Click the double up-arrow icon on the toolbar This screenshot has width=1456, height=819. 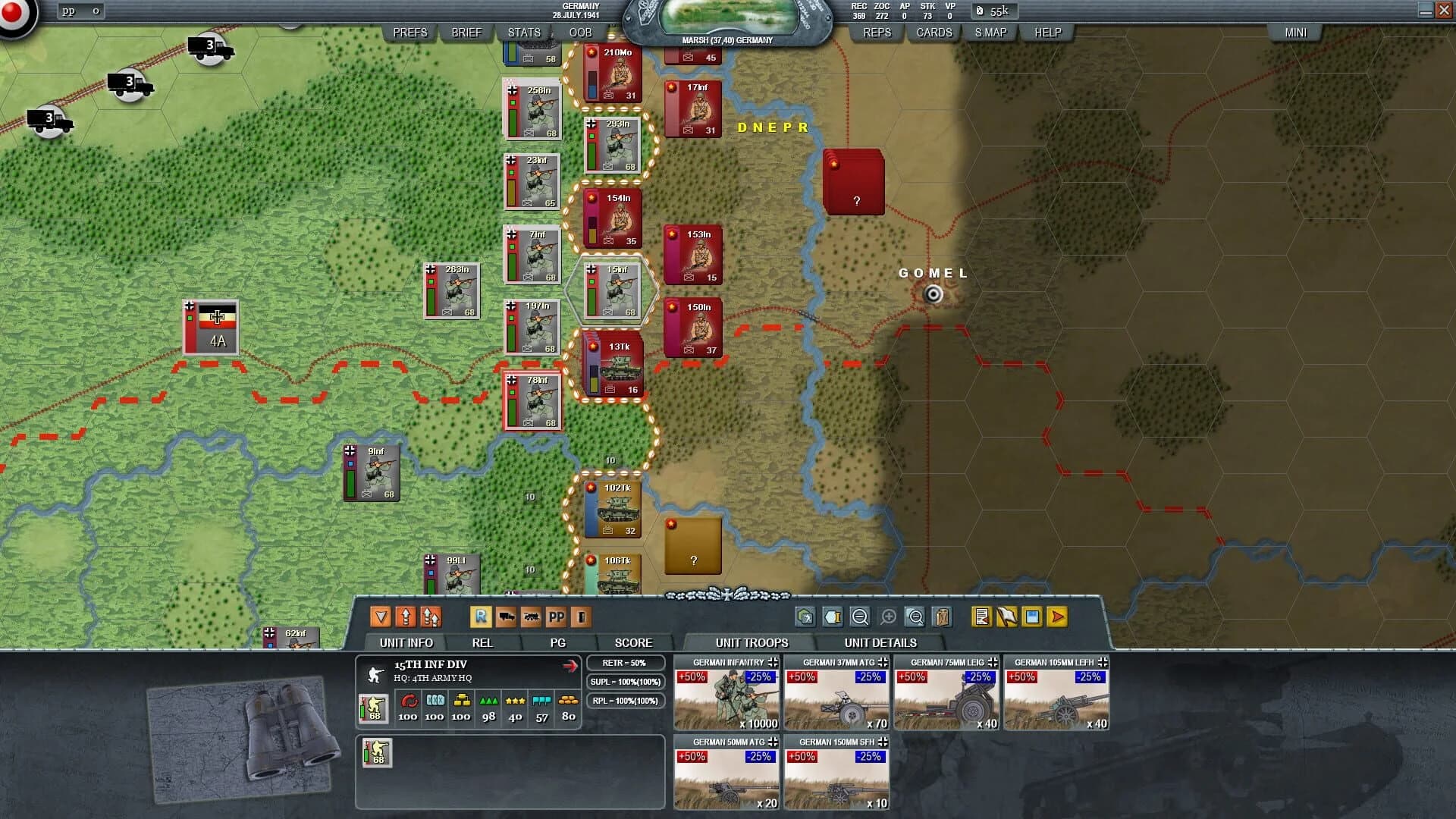point(431,617)
